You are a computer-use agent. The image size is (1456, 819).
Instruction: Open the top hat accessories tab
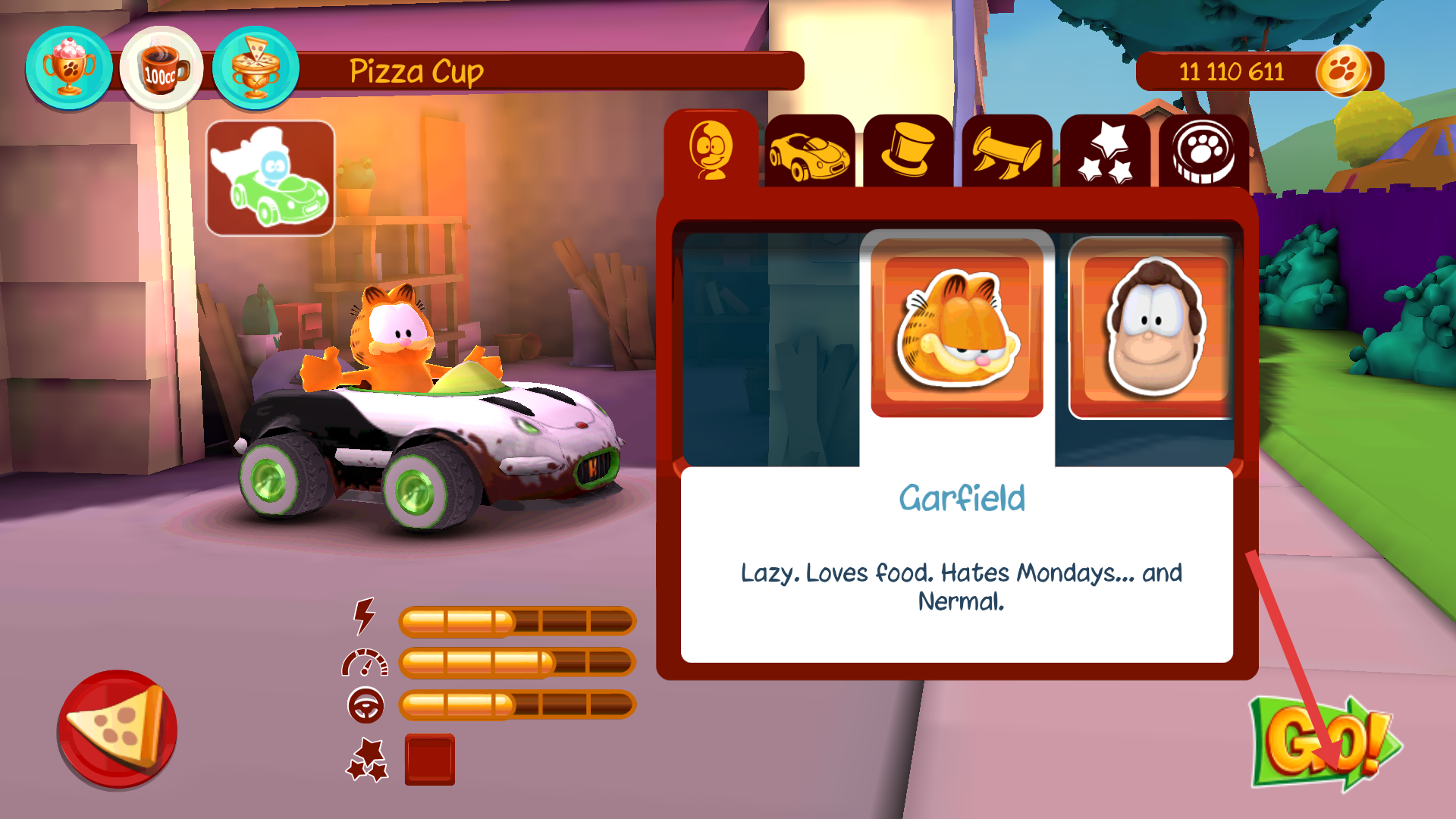tap(908, 152)
